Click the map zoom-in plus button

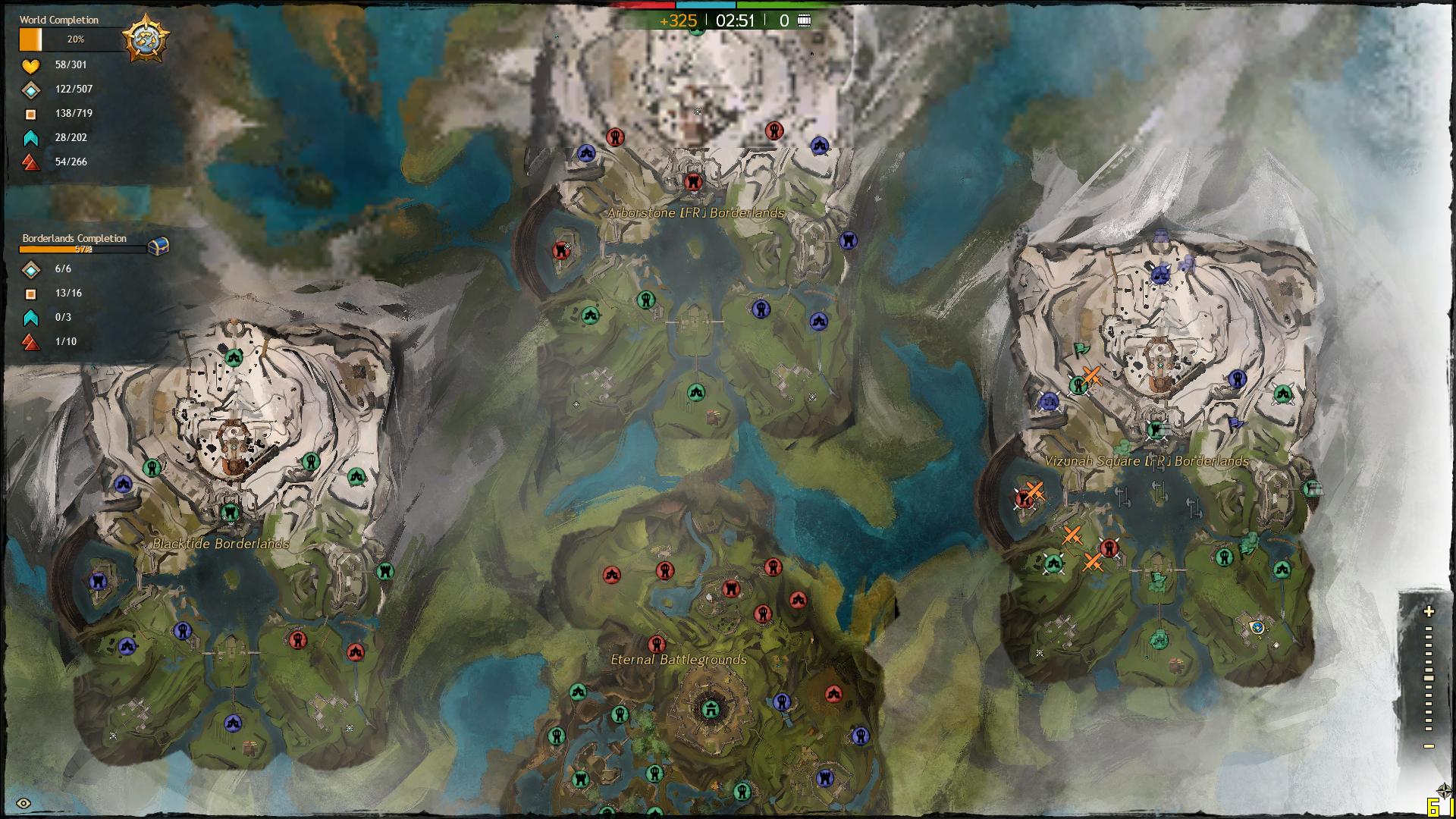(x=1429, y=611)
